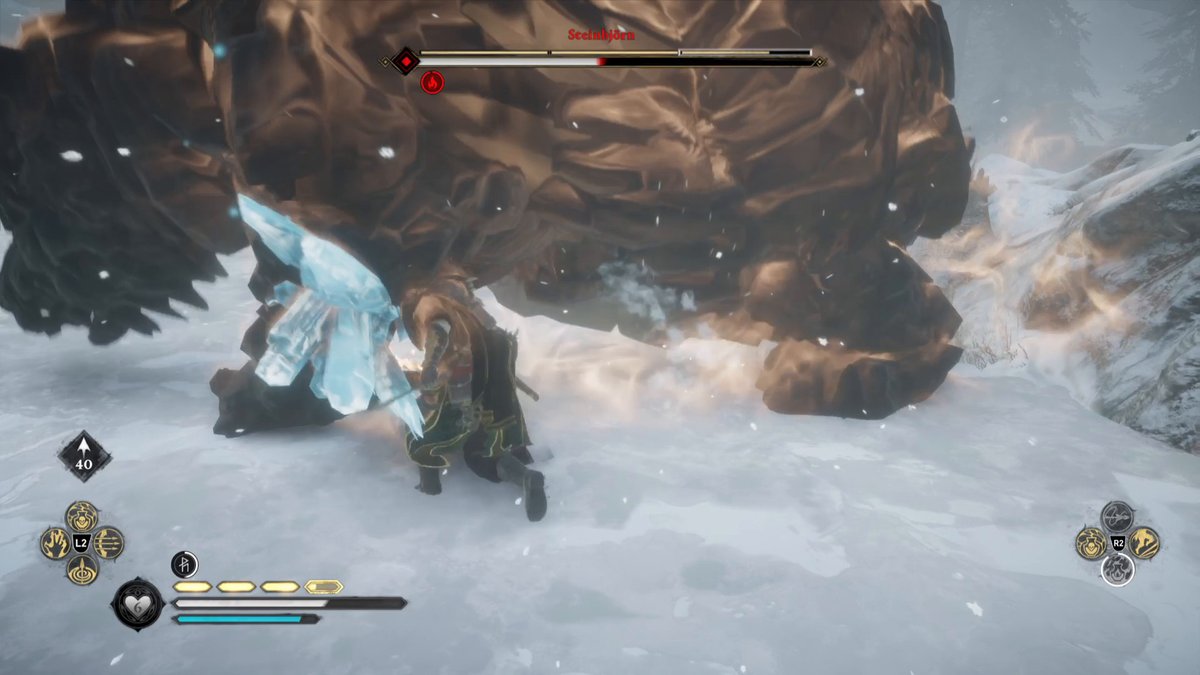Choose the white-ringed fire flask ability

pos(1117,570)
